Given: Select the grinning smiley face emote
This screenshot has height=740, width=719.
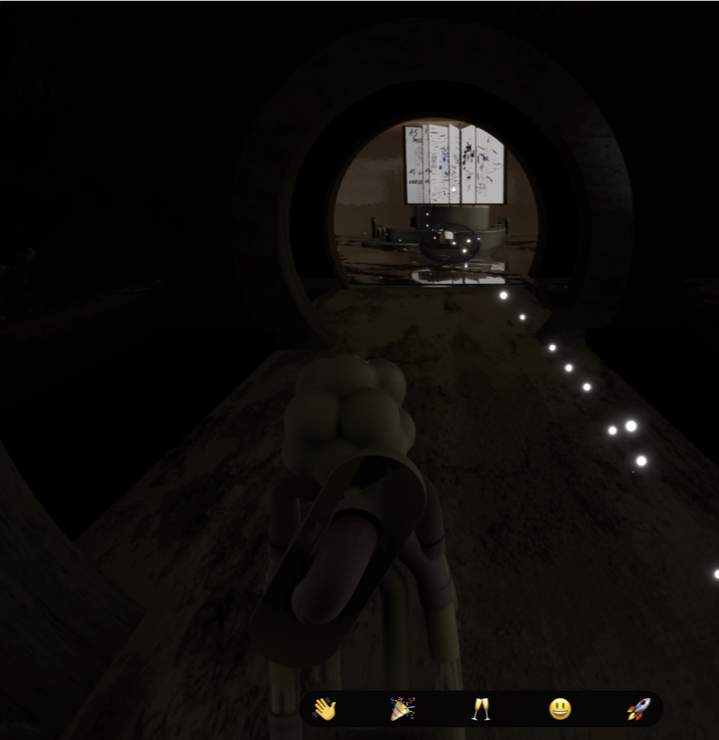Looking at the screenshot, I should (560, 709).
